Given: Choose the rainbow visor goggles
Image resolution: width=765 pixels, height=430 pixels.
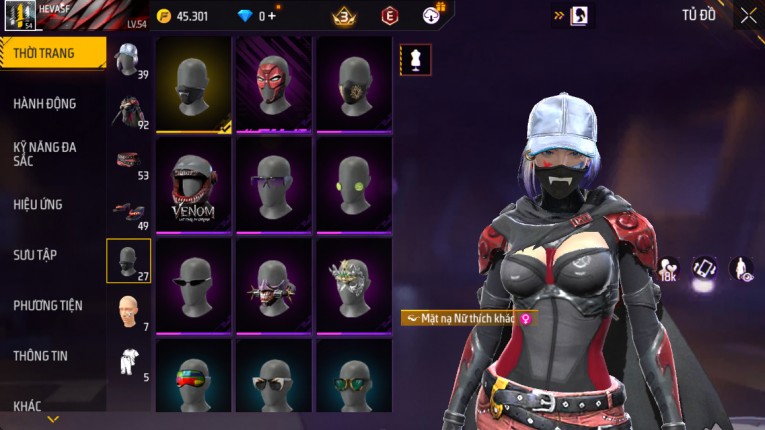Looking at the screenshot, I should pyautogui.click(x=194, y=381).
